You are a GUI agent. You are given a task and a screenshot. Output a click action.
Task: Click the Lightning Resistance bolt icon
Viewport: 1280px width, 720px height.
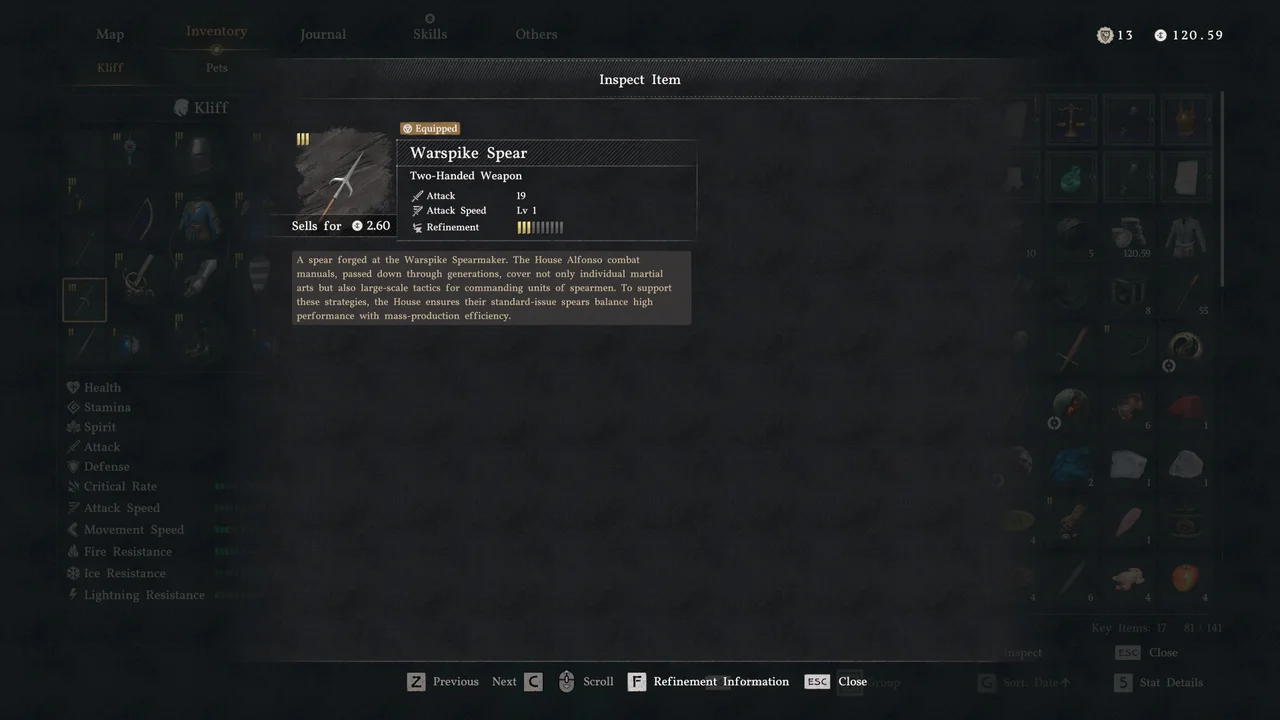pos(71,594)
